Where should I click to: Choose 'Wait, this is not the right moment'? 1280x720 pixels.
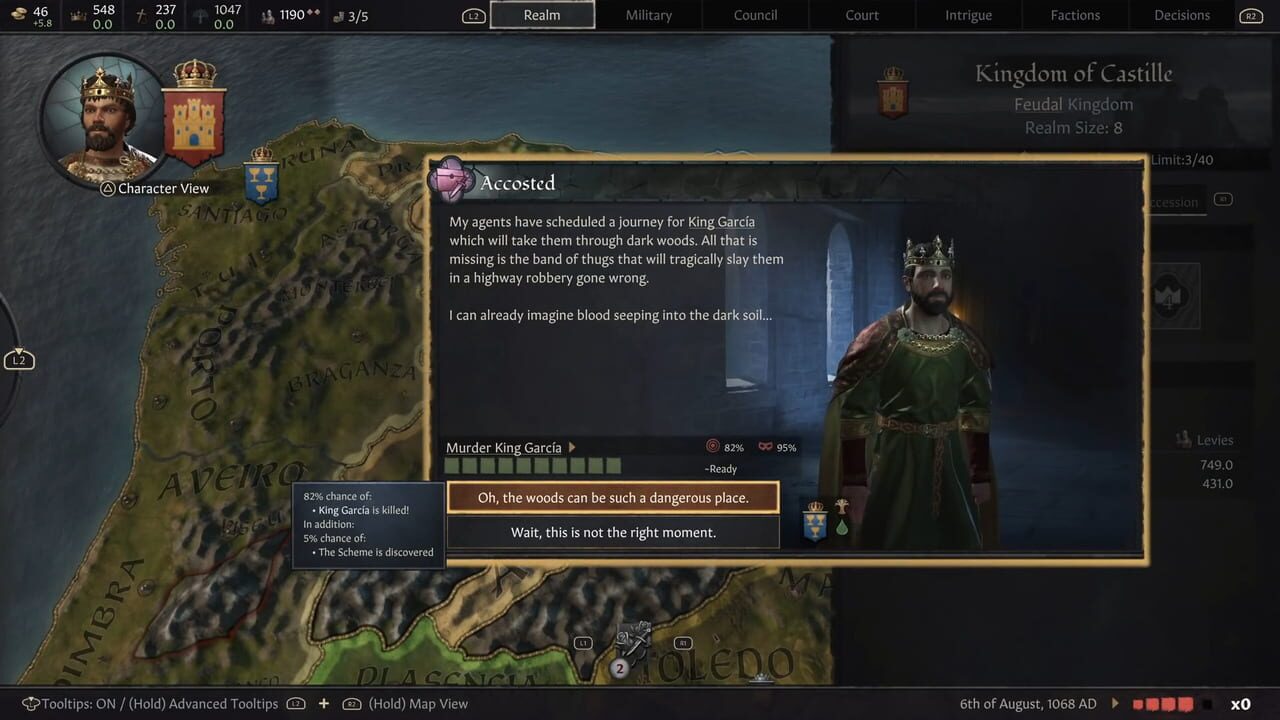pyautogui.click(x=613, y=531)
